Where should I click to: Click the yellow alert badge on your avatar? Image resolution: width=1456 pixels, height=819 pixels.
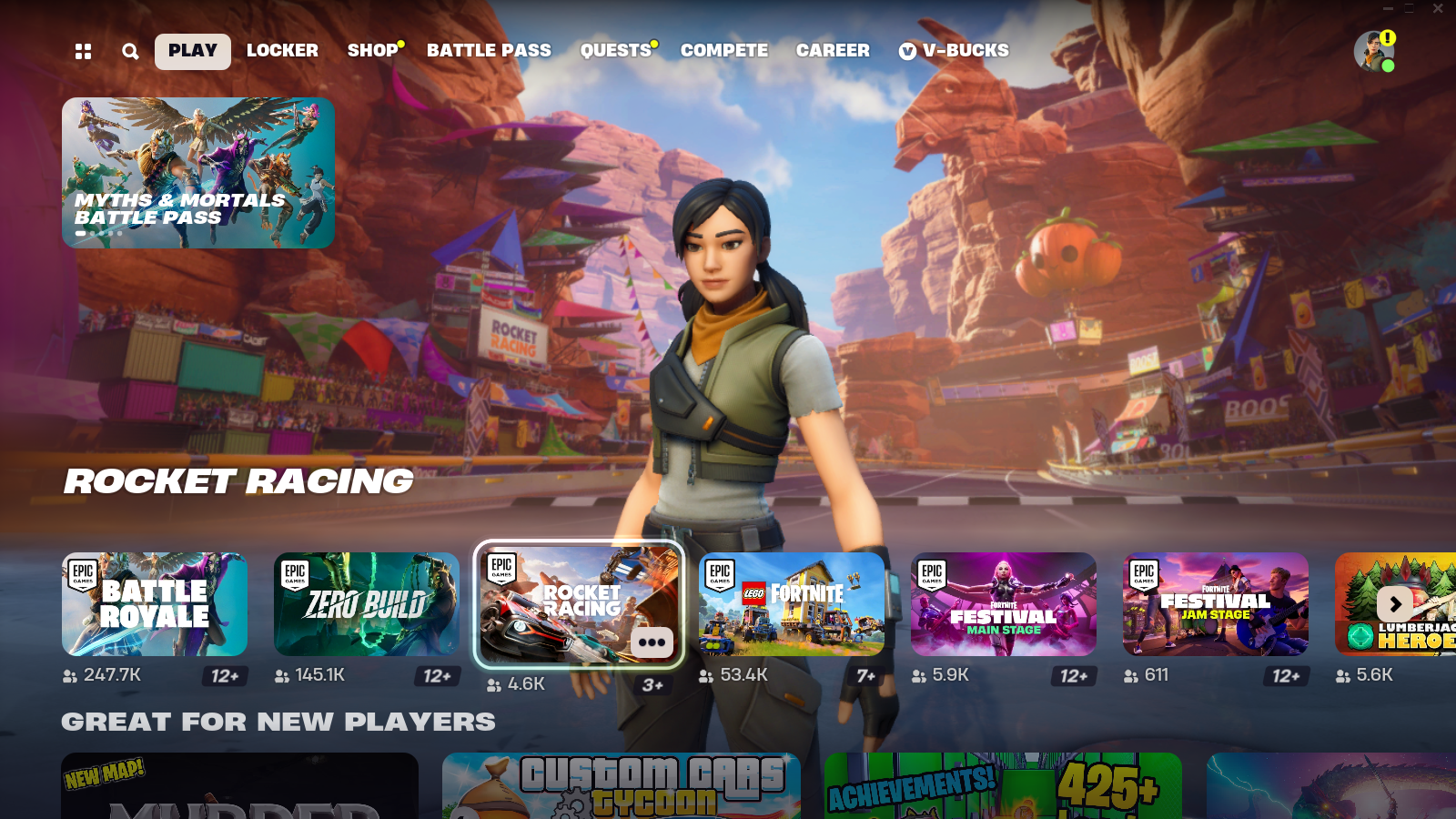pos(1388,37)
